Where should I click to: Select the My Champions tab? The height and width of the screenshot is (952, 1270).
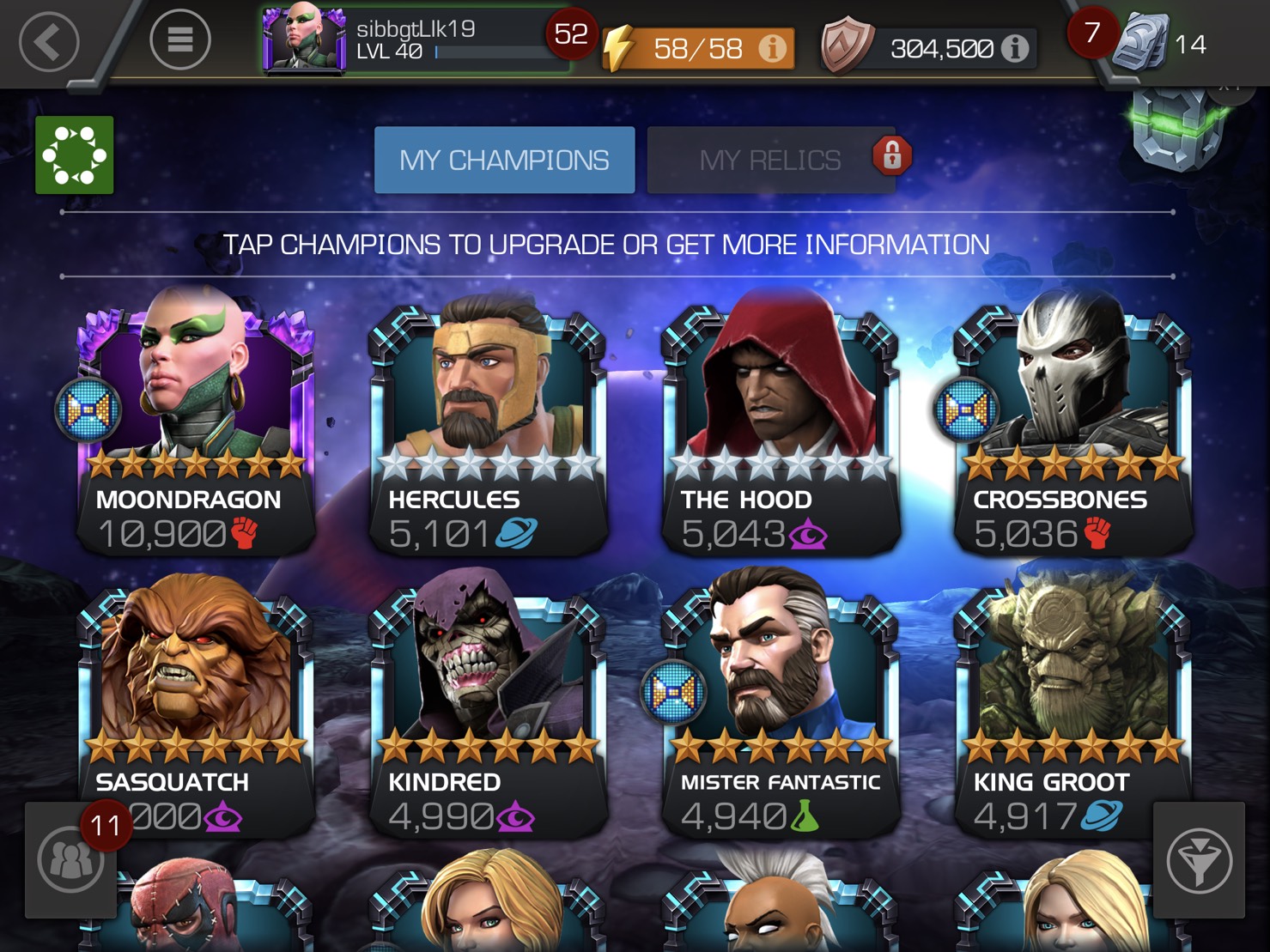coord(503,160)
